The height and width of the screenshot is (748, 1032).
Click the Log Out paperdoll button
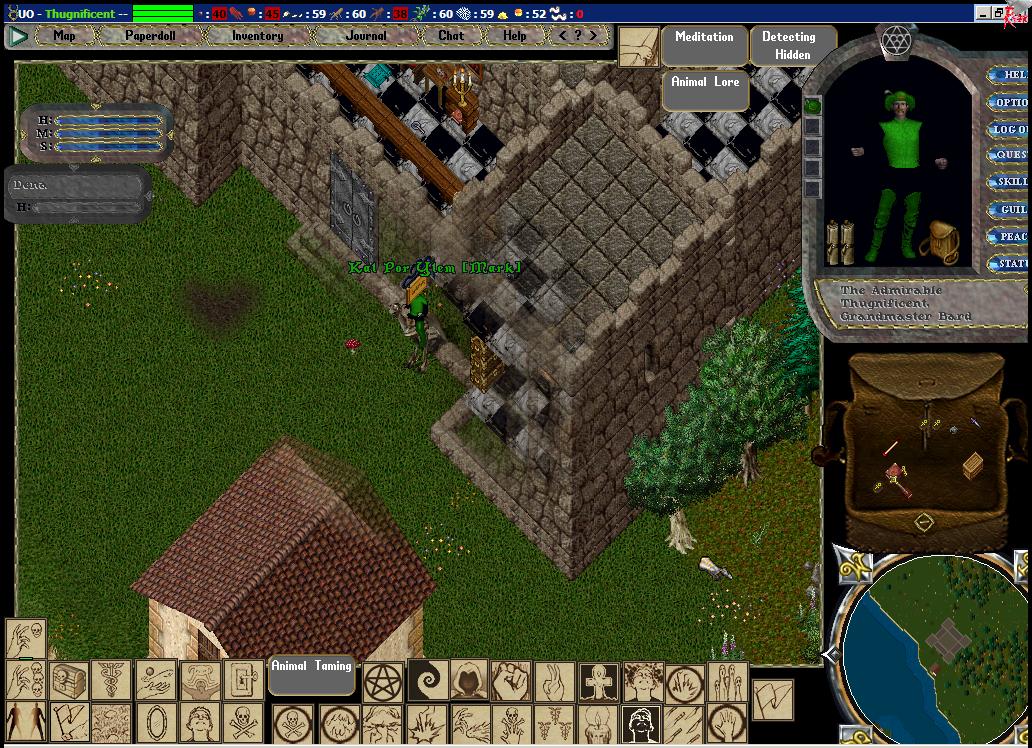1009,129
